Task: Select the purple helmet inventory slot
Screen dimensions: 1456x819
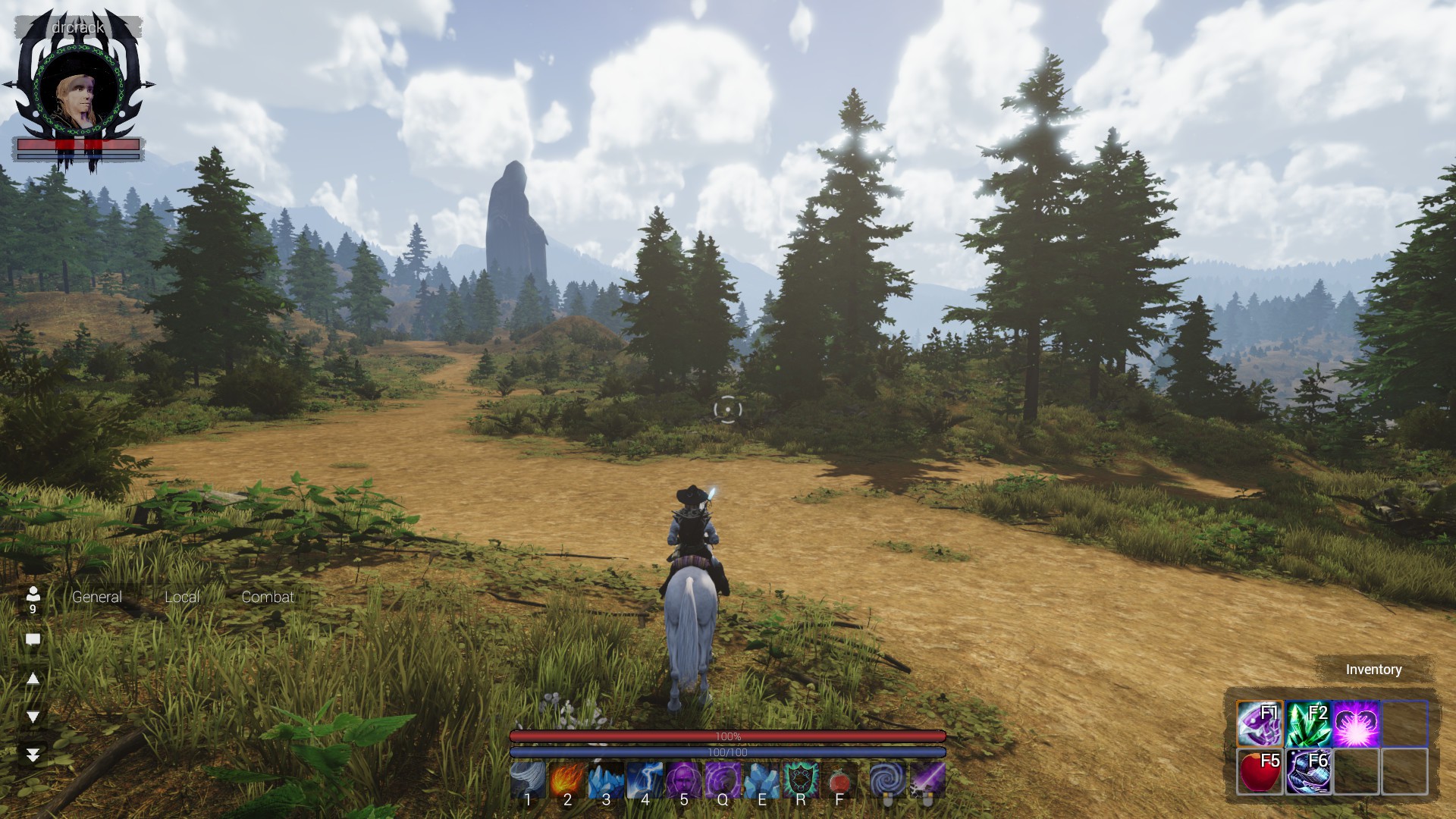Action: 1260,724
